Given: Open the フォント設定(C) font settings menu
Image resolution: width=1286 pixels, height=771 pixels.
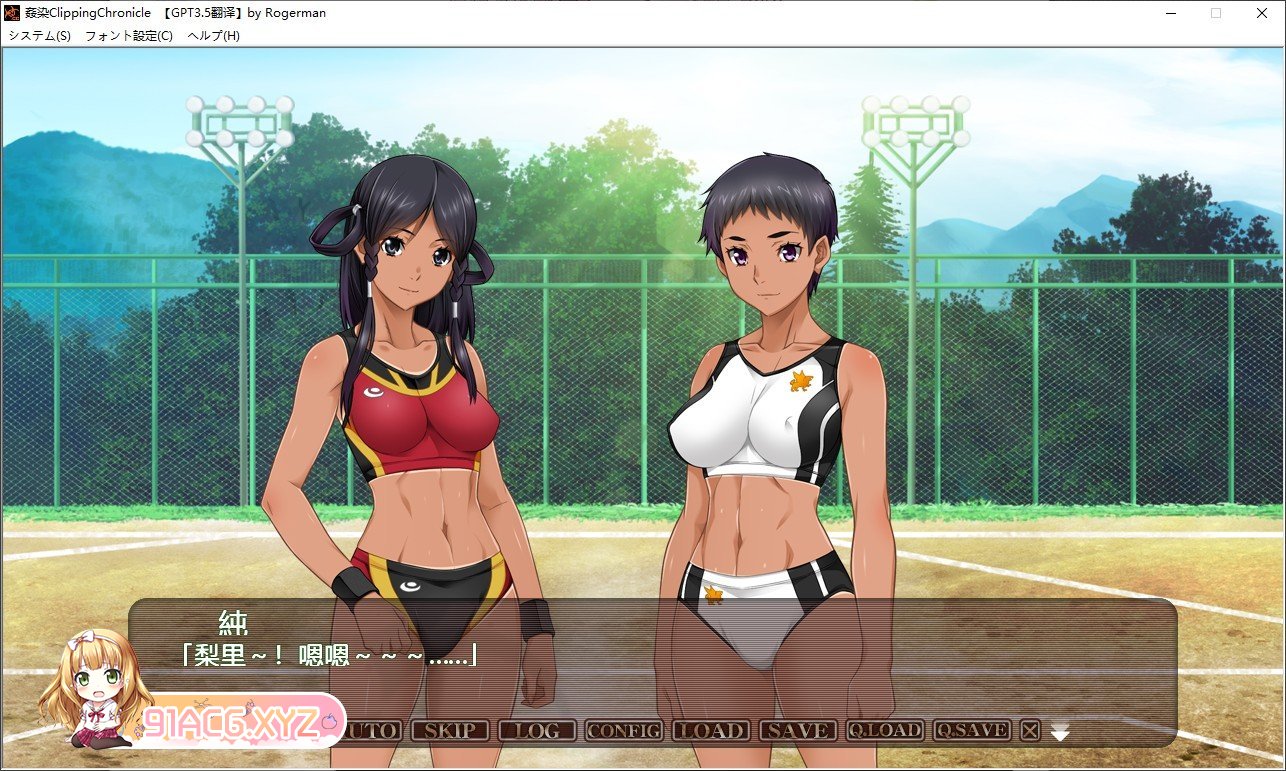Looking at the screenshot, I should tap(128, 36).
